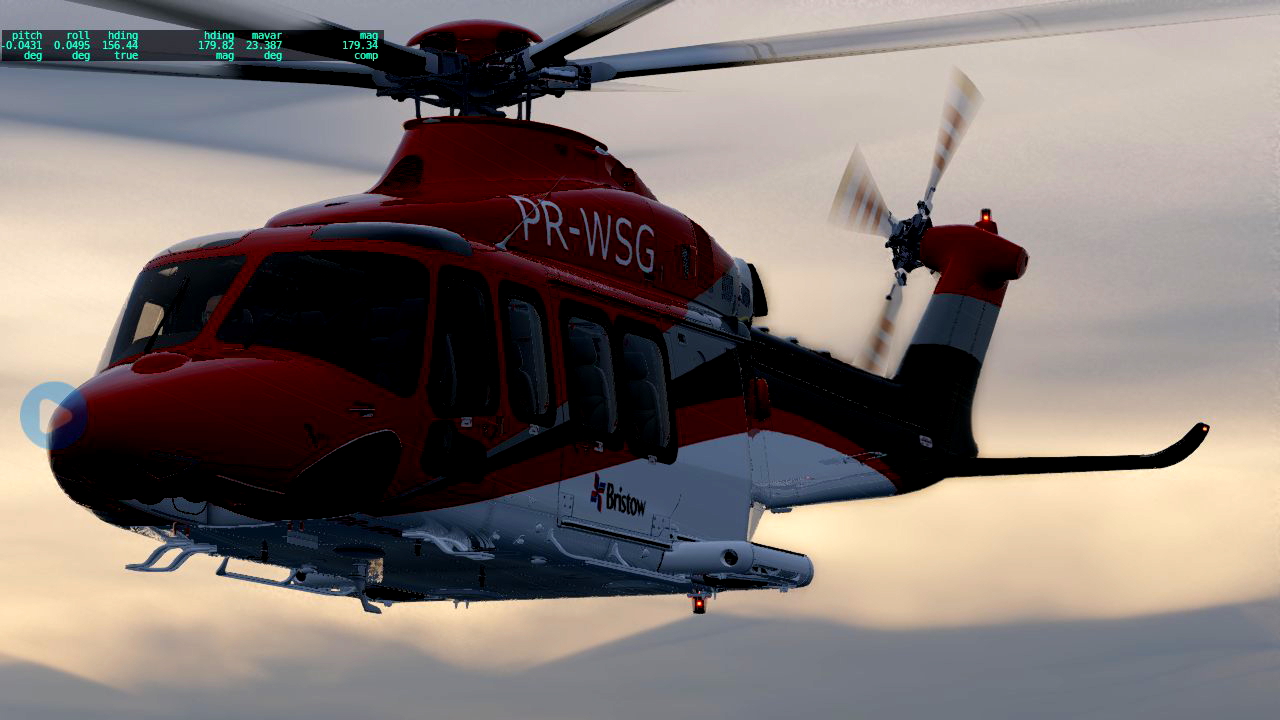
Task: Click the mag comp label
Action: click(x=371, y=34)
